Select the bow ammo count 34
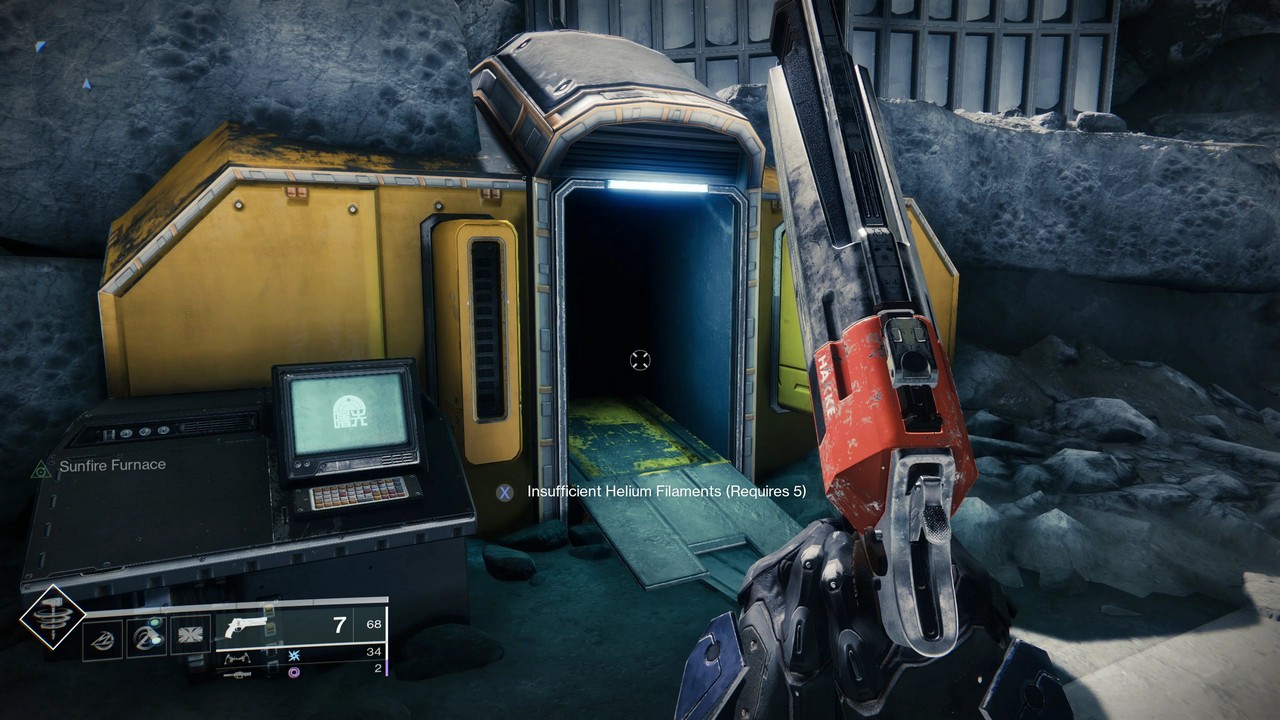The image size is (1280, 720). 376,651
